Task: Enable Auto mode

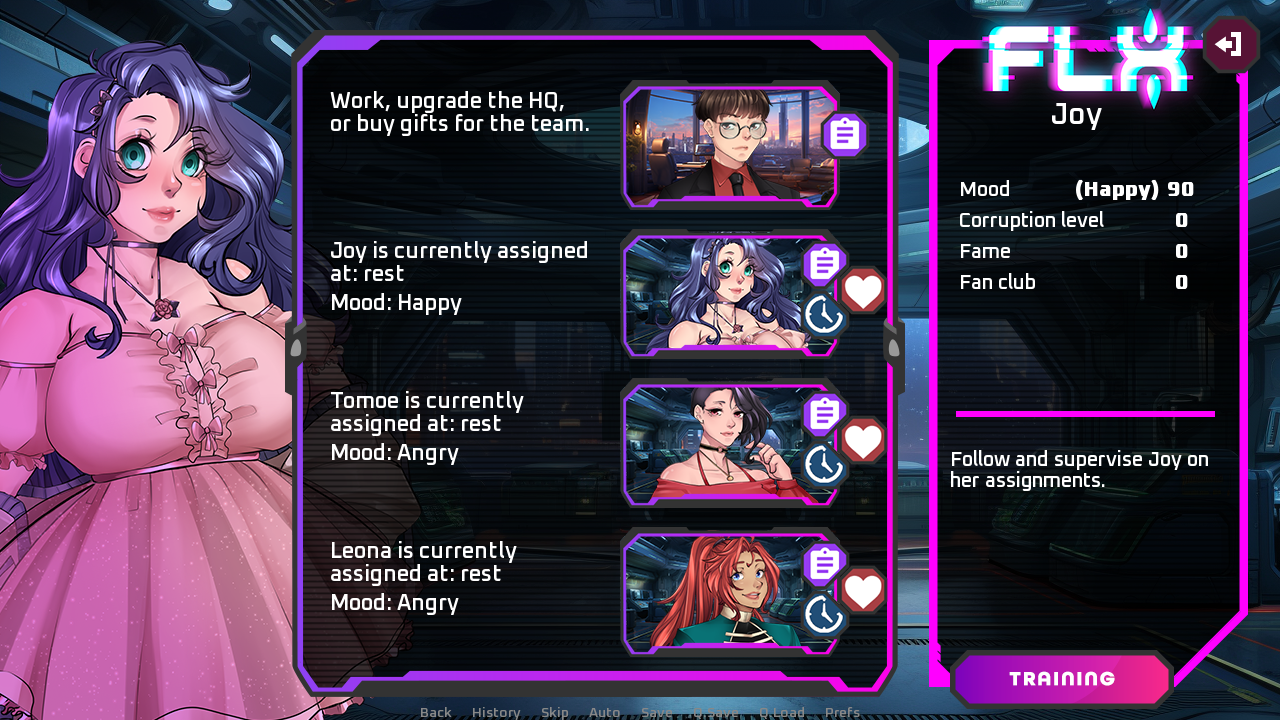Action: pyautogui.click(x=604, y=712)
